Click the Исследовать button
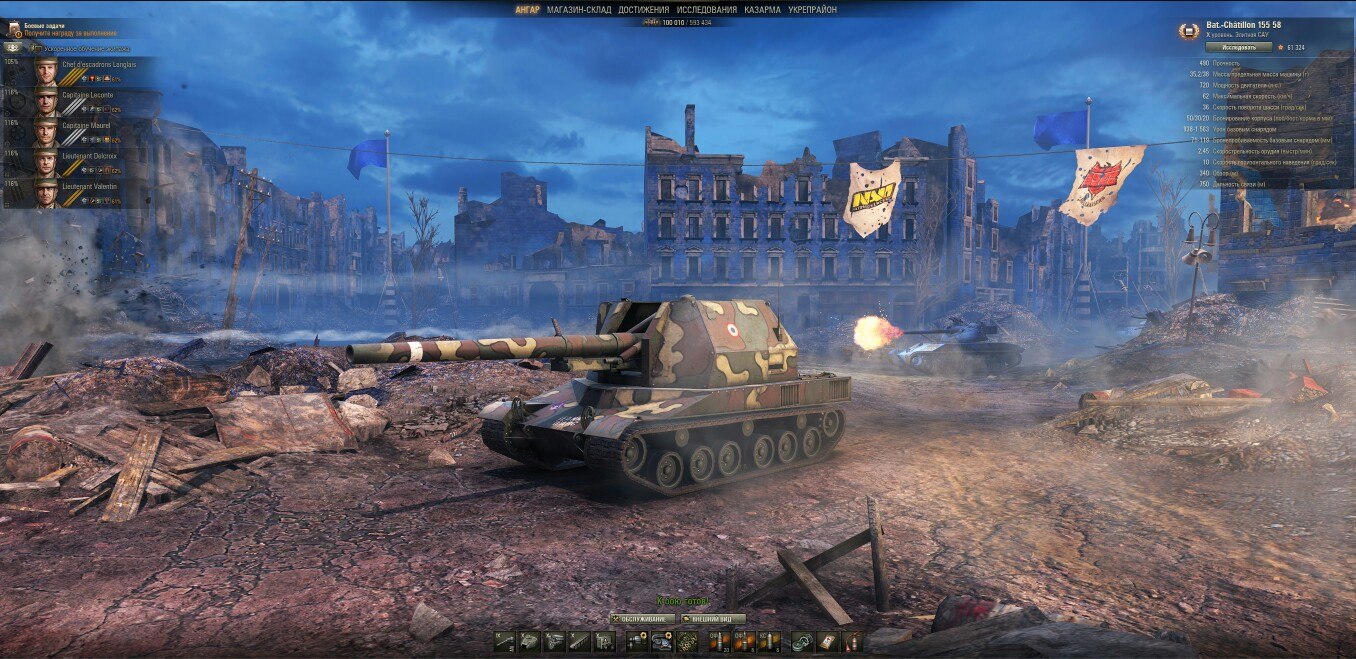The image size is (1356, 659). 1238,47
